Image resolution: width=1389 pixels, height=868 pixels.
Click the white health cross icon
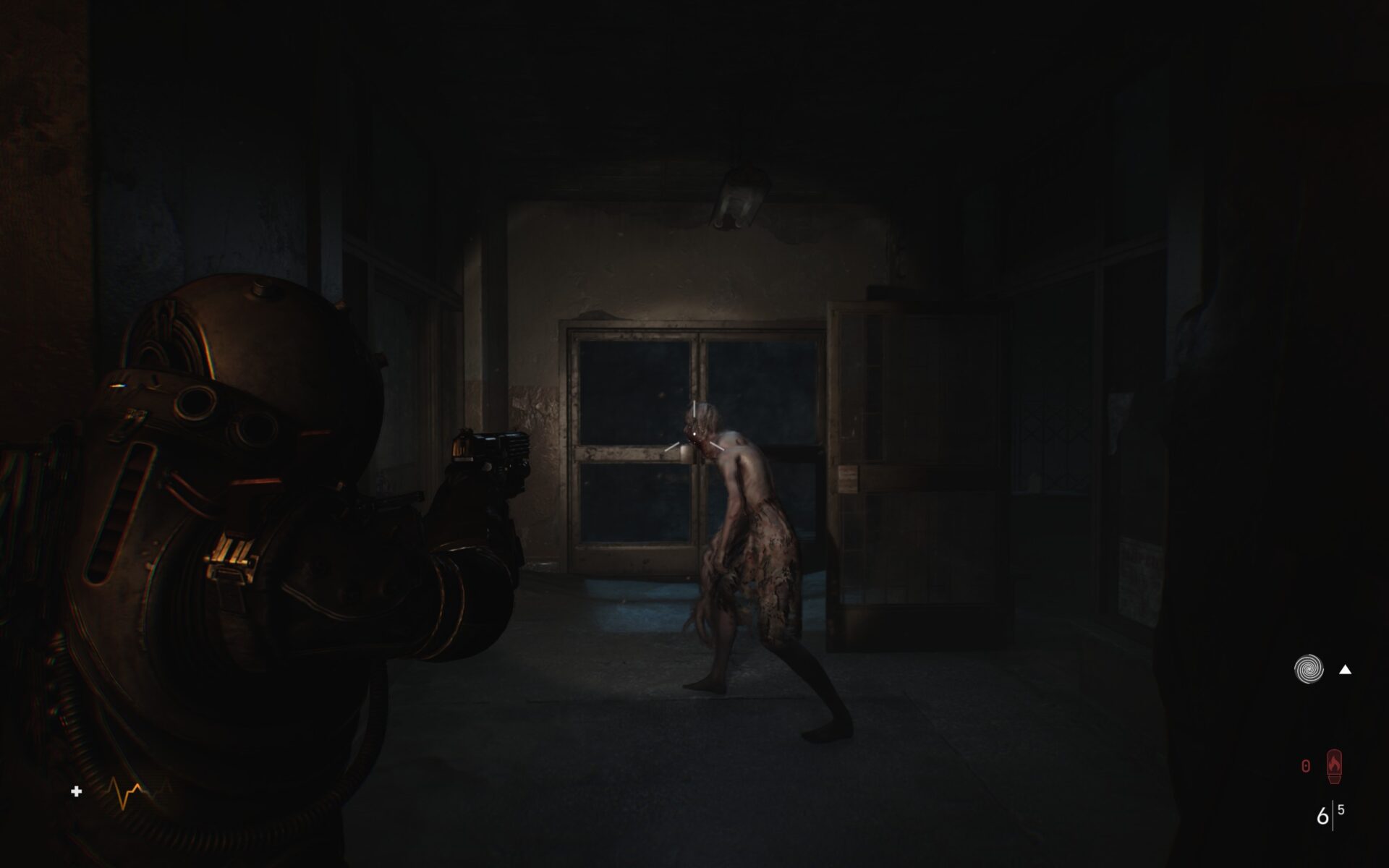(77, 792)
